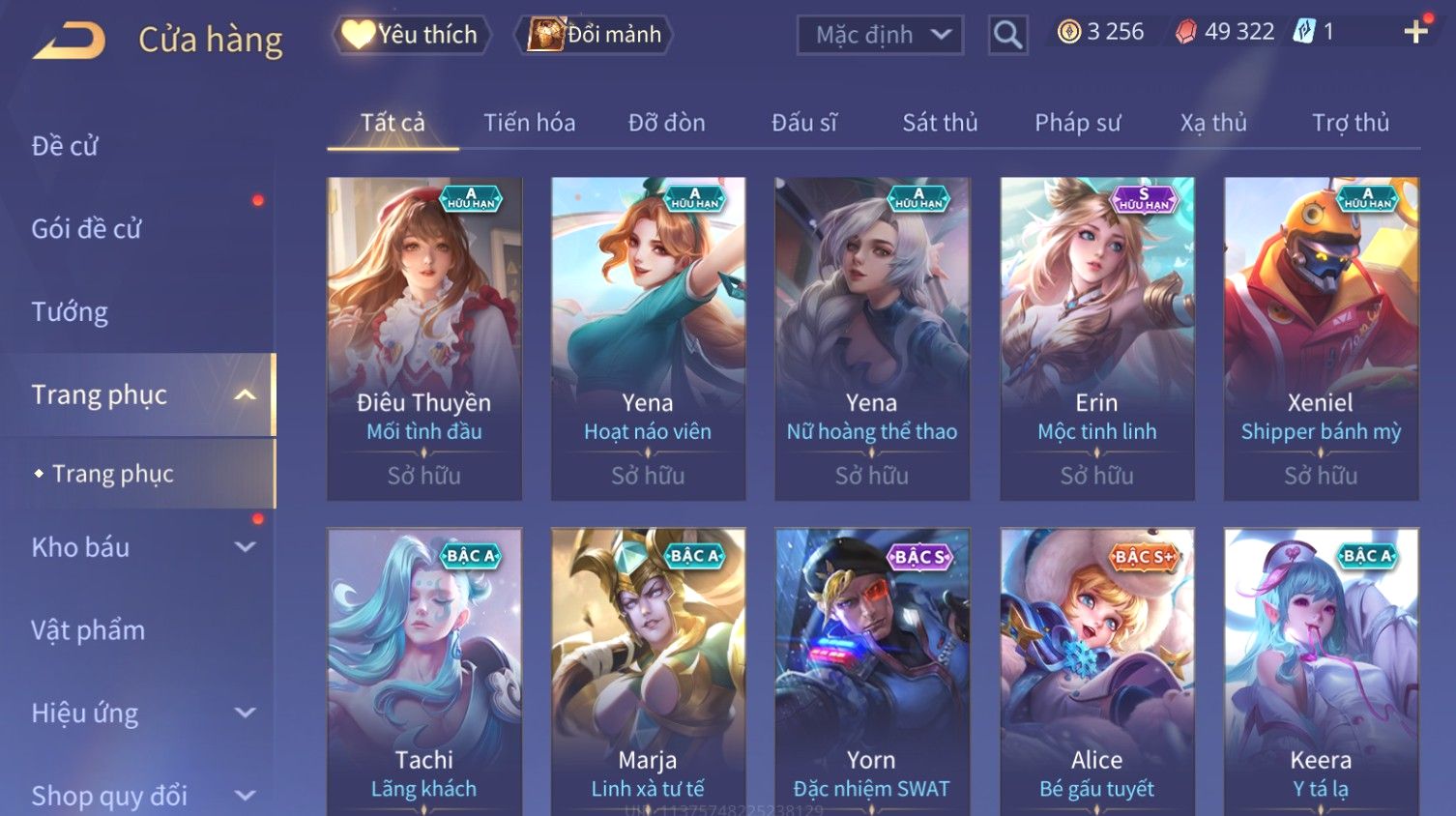Open the Đổi mảnh exchange
1456x816 pixels.
[596, 35]
